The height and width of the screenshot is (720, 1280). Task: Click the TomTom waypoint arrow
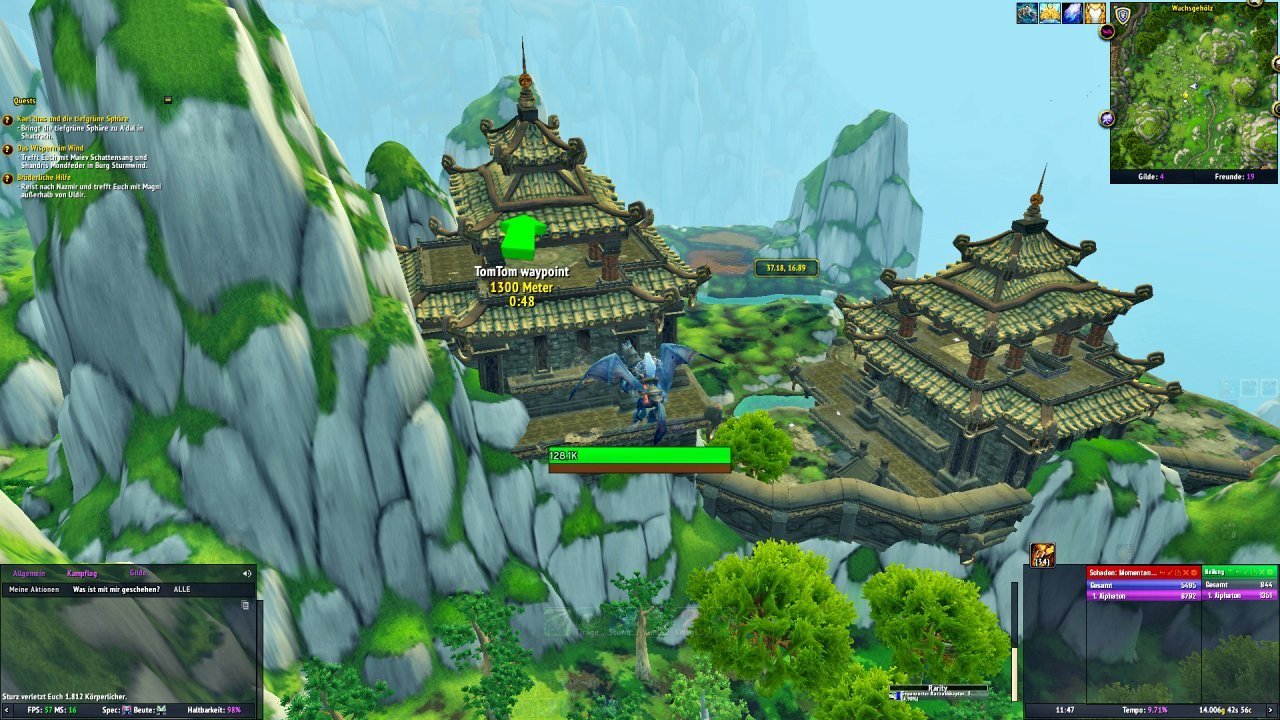point(524,235)
